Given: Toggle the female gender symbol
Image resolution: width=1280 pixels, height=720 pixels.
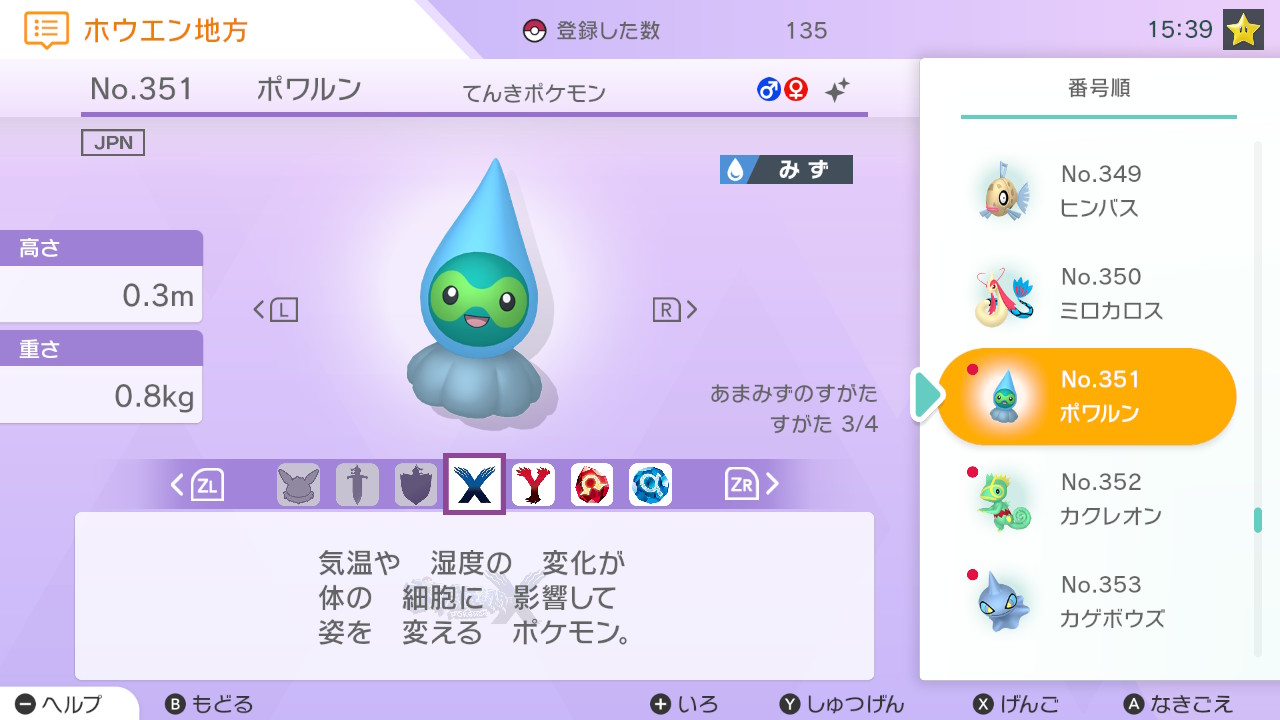Looking at the screenshot, I should [x=795, y=89].
